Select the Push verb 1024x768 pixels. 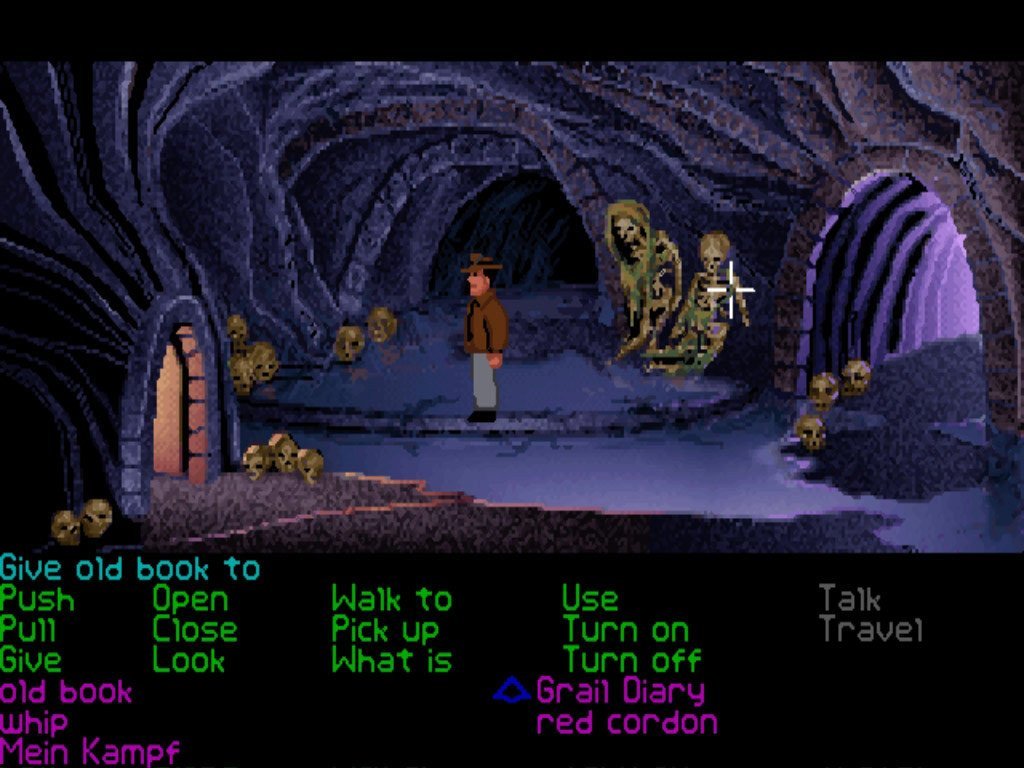coord(37,600)
